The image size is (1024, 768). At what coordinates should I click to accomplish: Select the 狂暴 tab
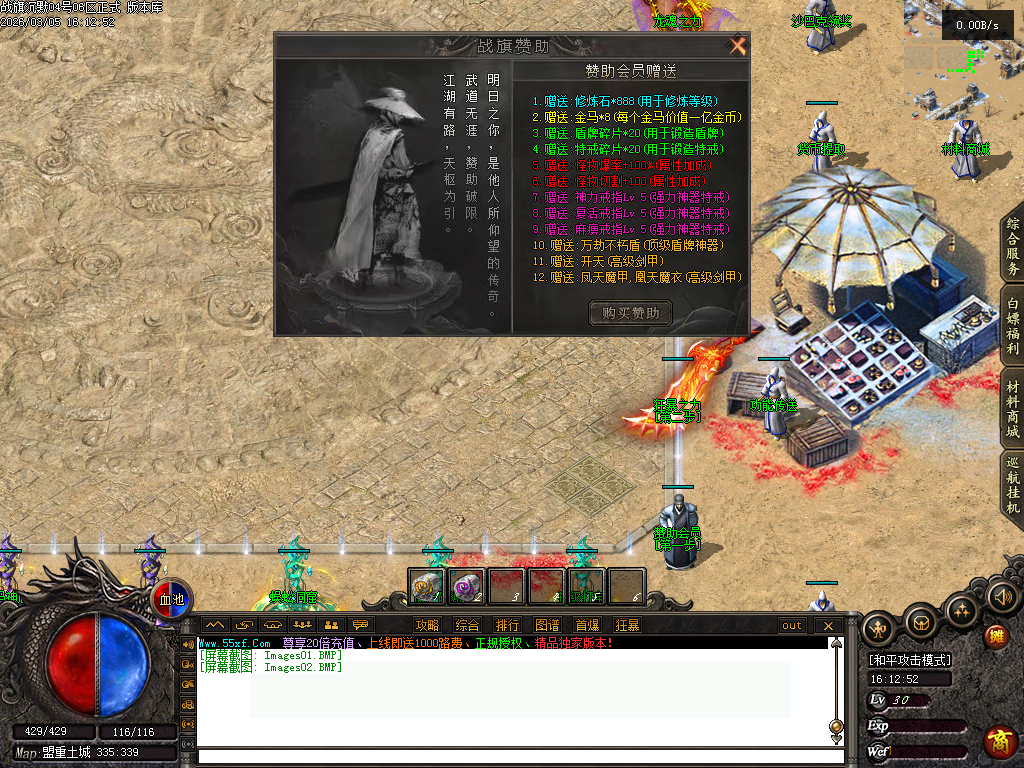pyautogui.click(x=627, y=625)
